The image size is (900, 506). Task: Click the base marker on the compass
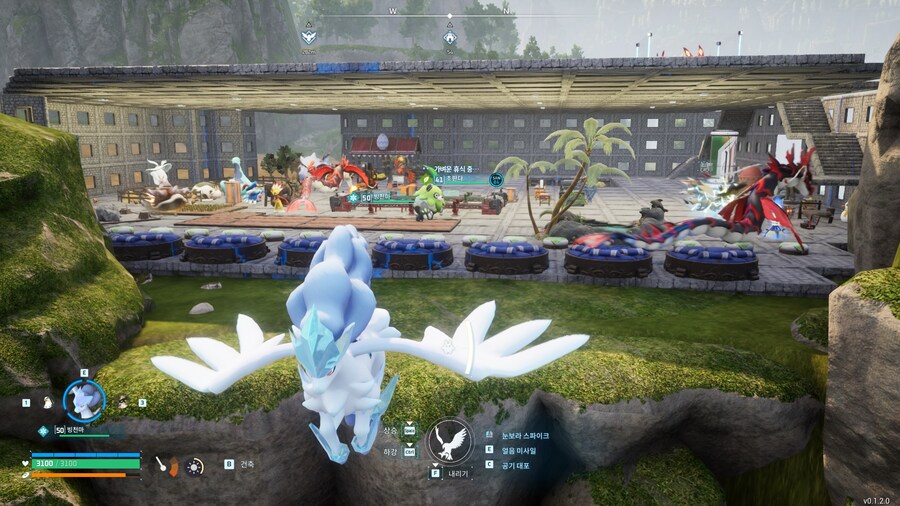449,38
